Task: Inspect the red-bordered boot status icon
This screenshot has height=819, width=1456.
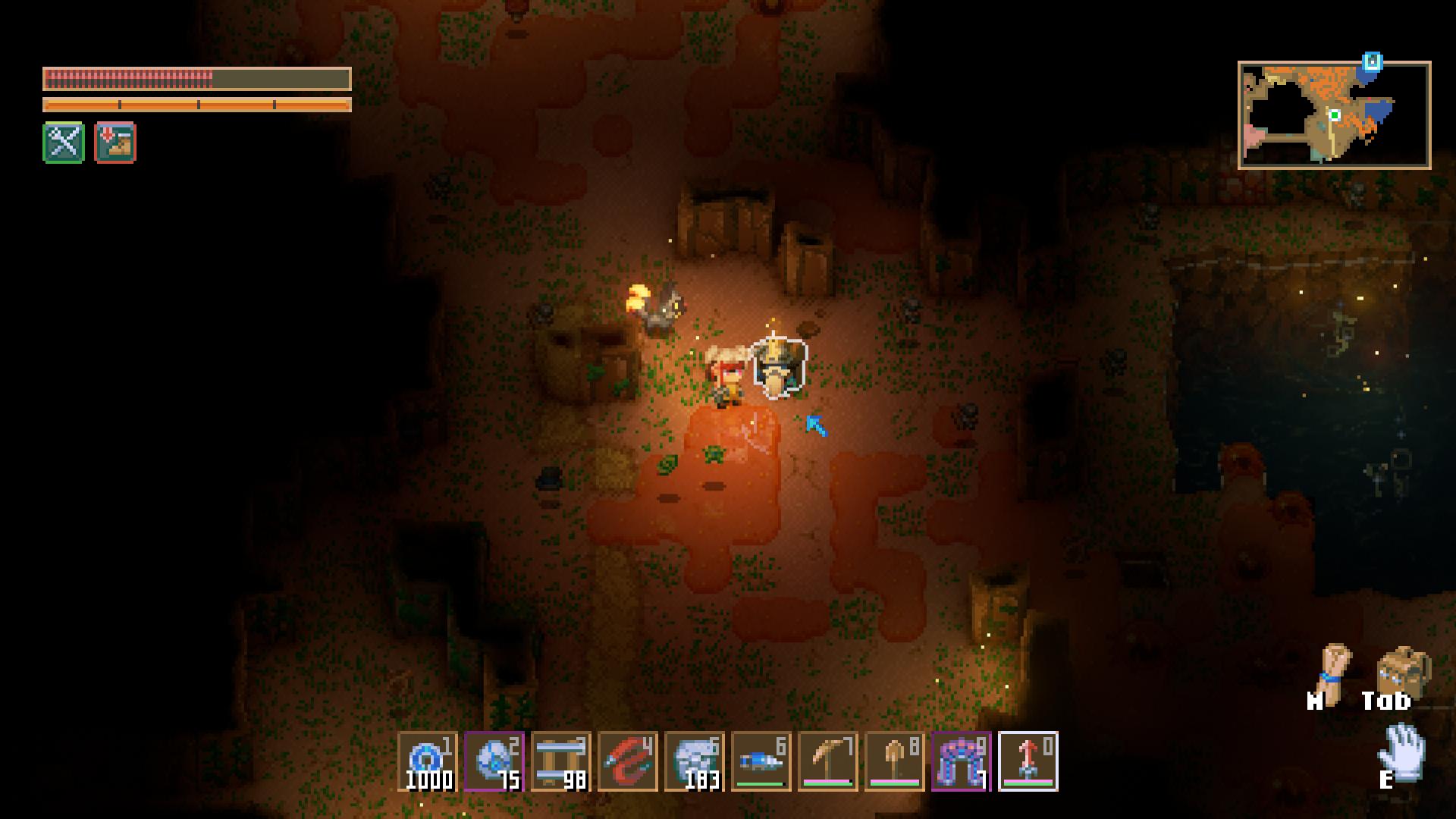Action: 115,143
